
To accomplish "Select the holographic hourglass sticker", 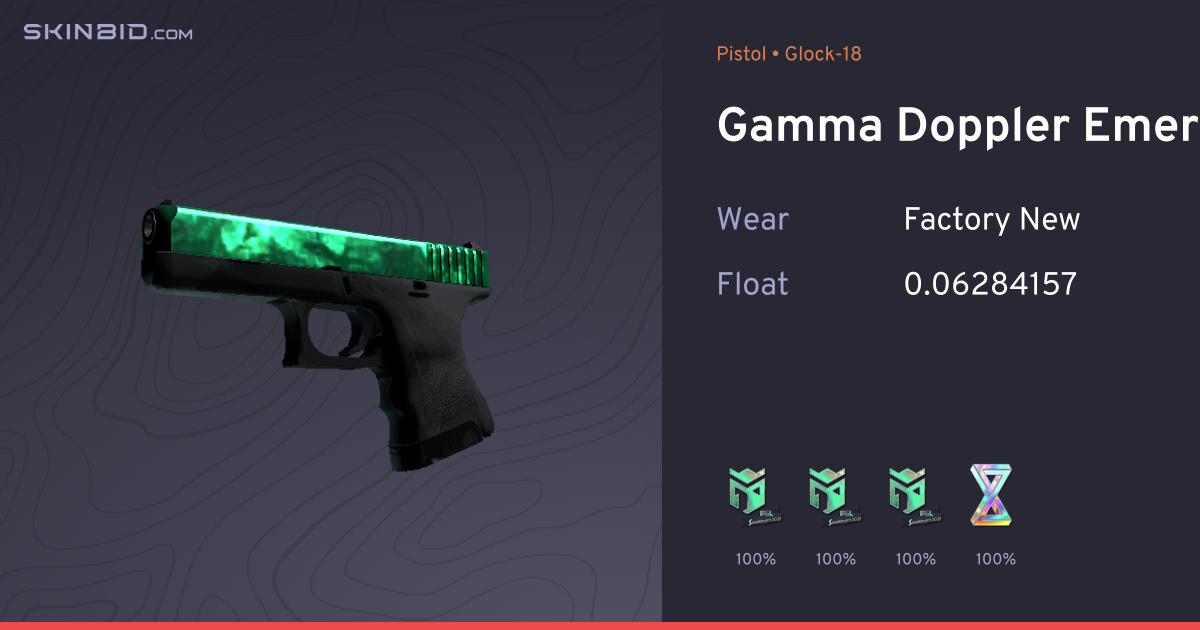I will (x=993, y=497).
